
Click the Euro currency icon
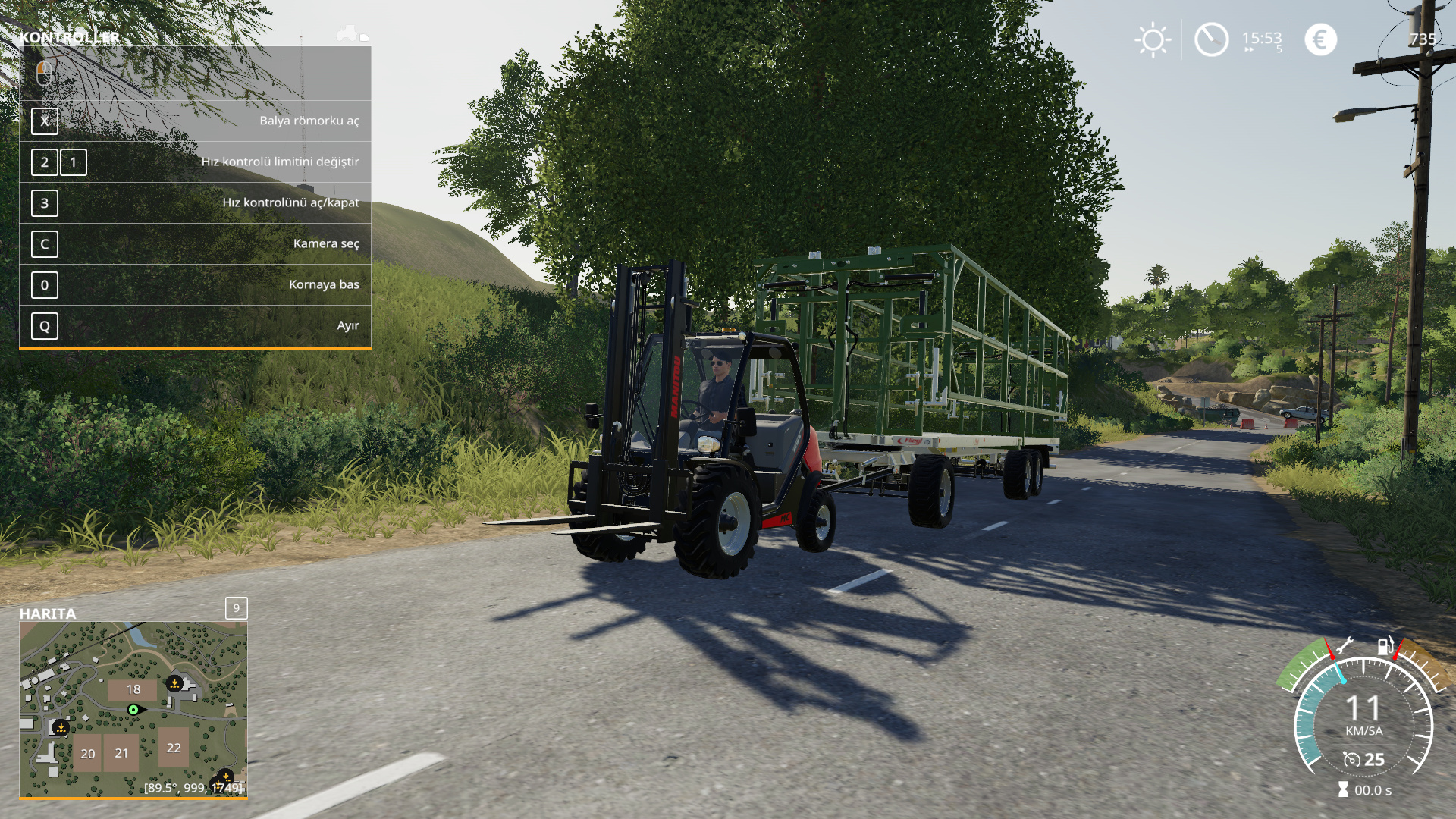(x=1319, y=39)
